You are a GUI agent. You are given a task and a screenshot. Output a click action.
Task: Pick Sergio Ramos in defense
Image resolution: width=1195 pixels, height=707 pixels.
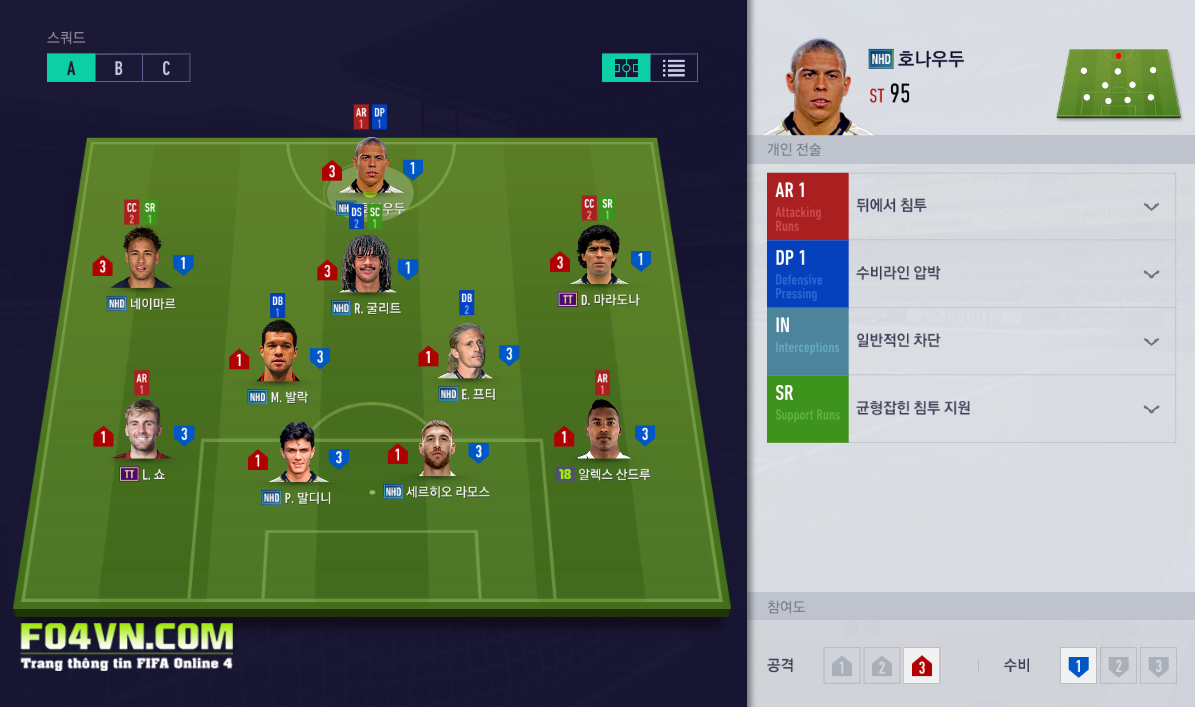click(438, 450)
